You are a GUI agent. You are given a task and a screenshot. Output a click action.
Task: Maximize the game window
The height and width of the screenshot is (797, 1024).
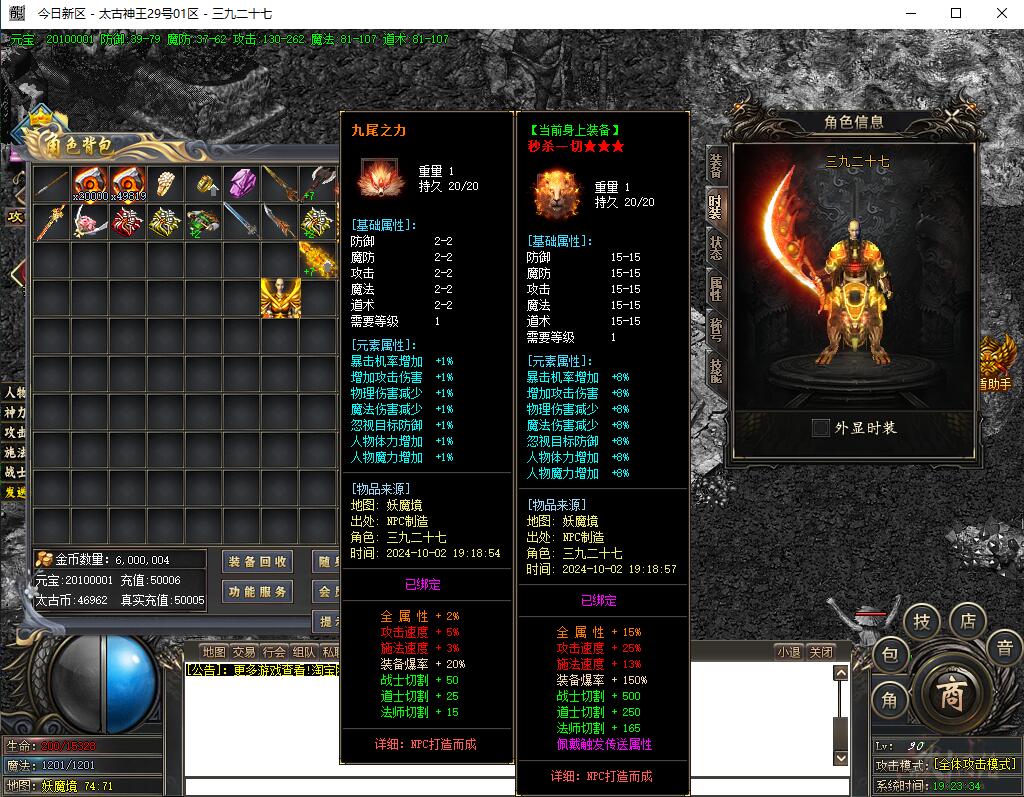coord(956,13)
